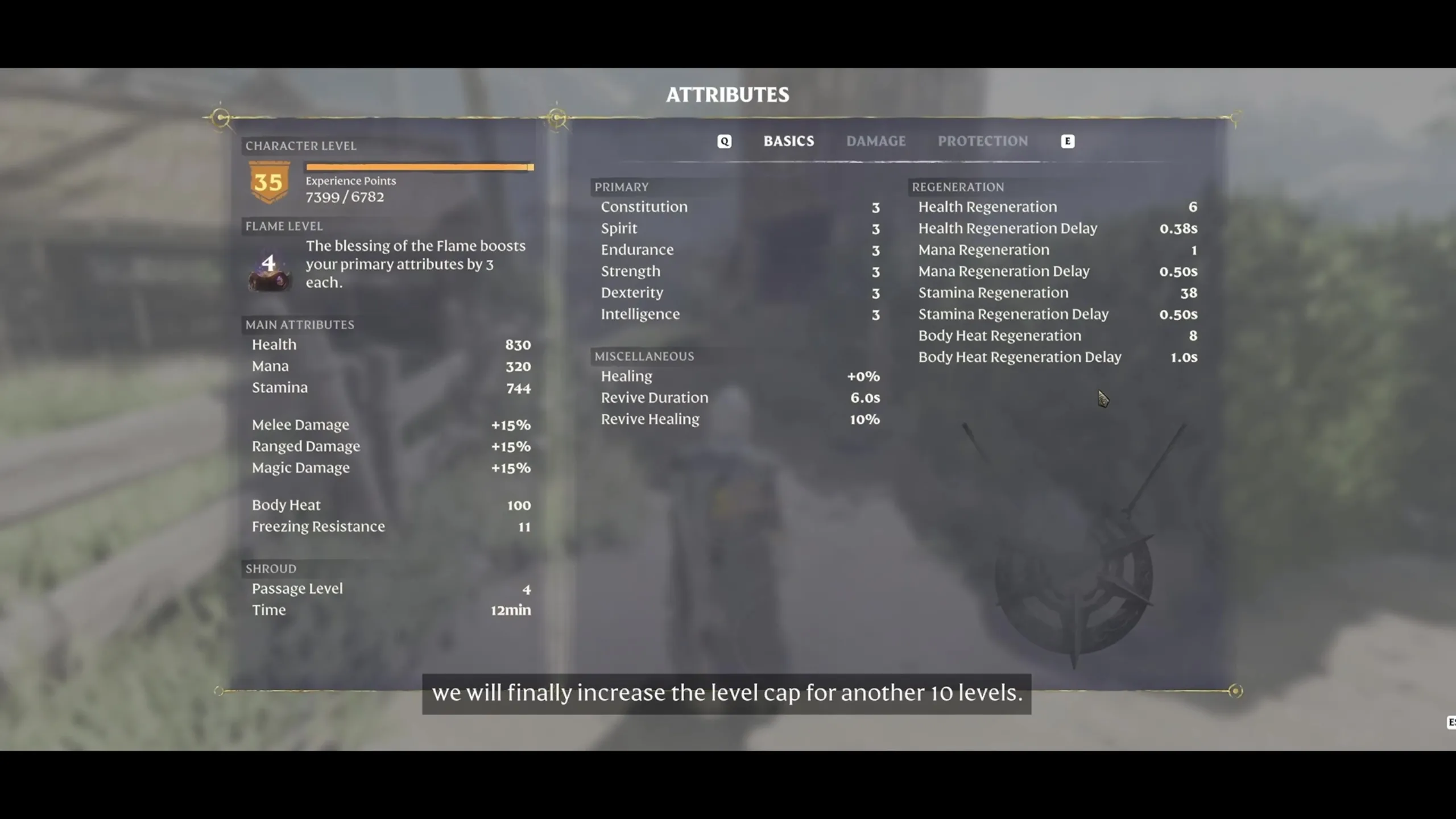Screen dimensions: 1456x819
Task: Click the Basics tab label
Action: coord(789,141)
